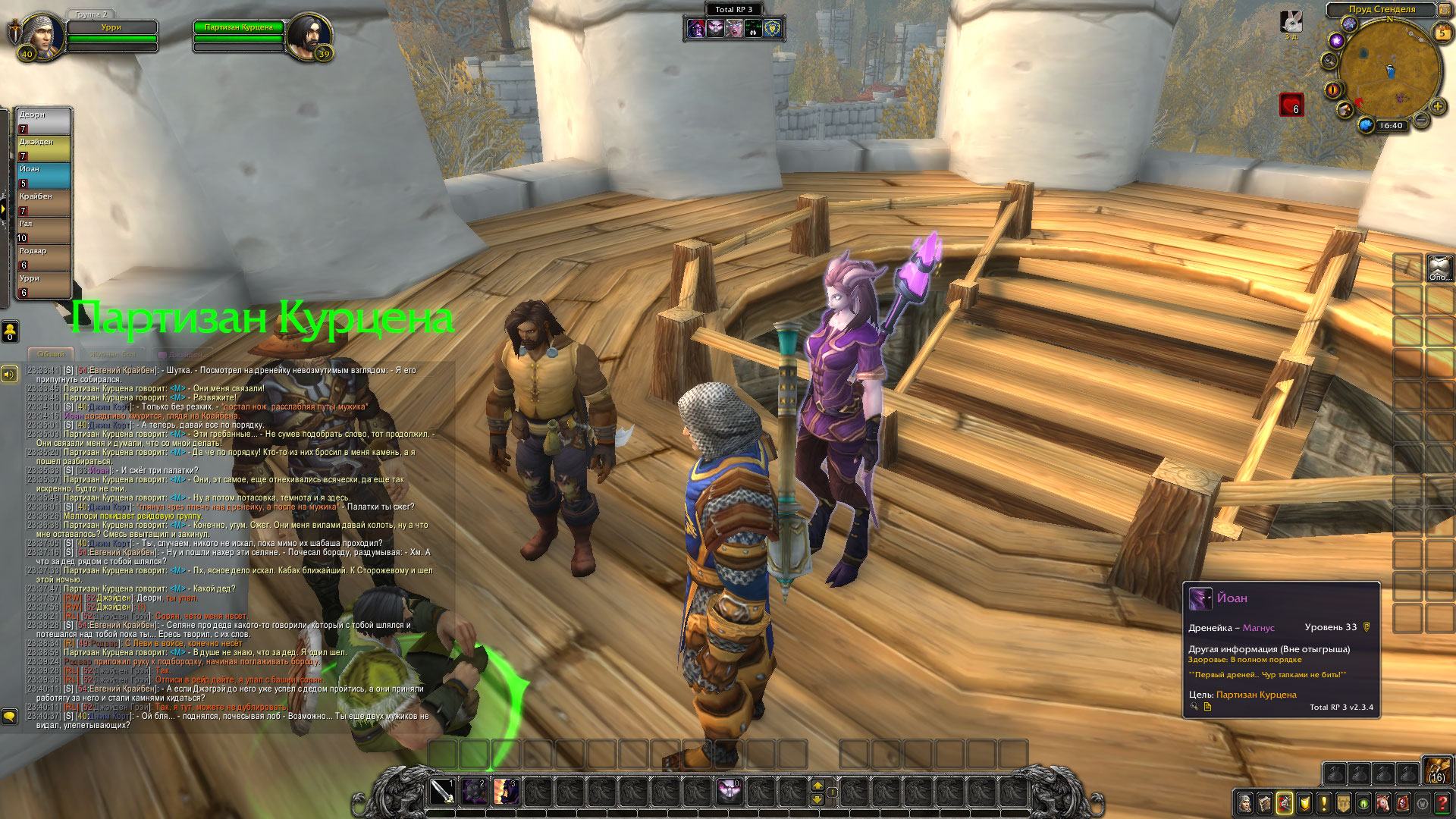Open the character info micro button
The image size is (1456, 819).
click(1245, 802)
